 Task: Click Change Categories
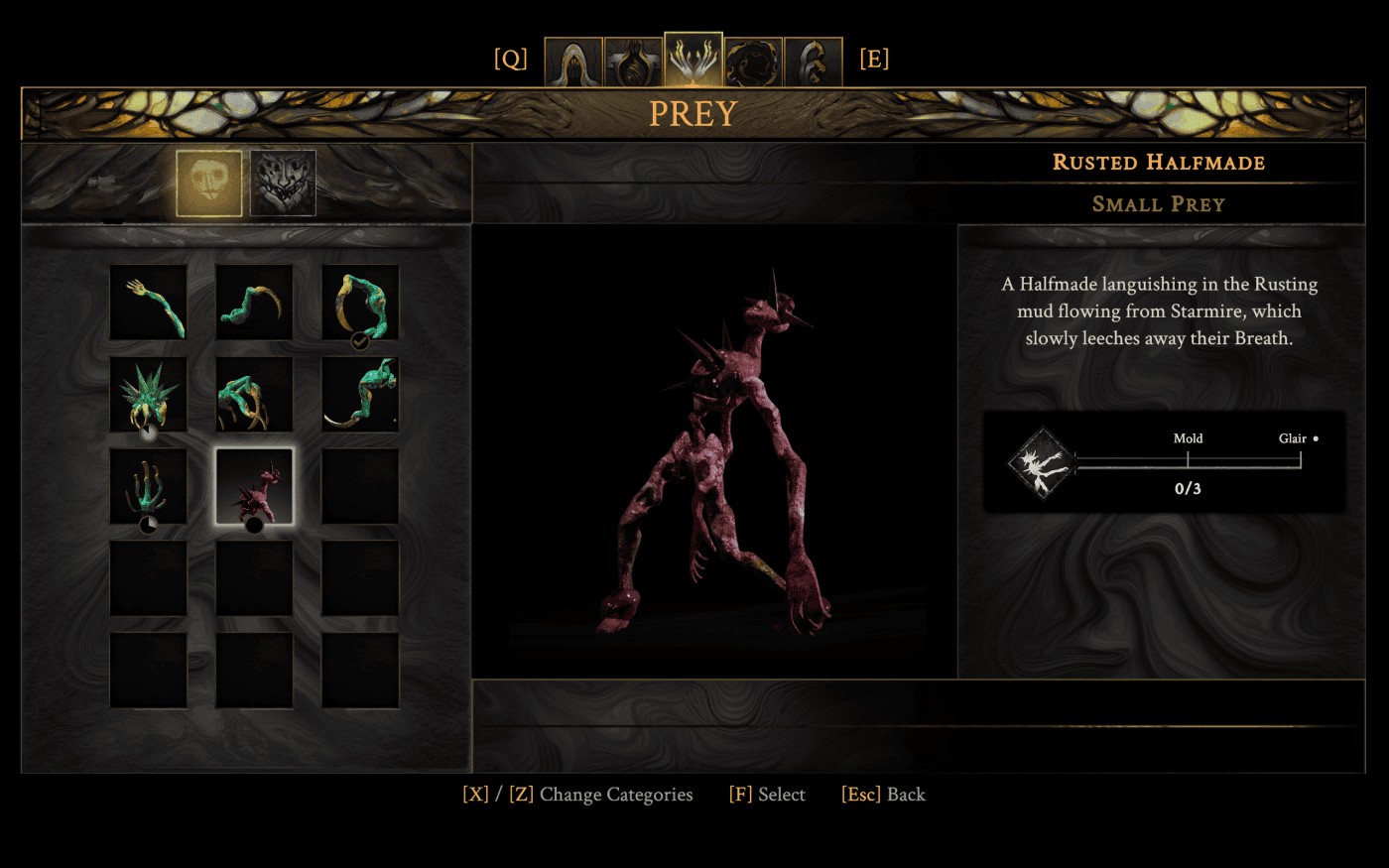click(x=577, y=795)
